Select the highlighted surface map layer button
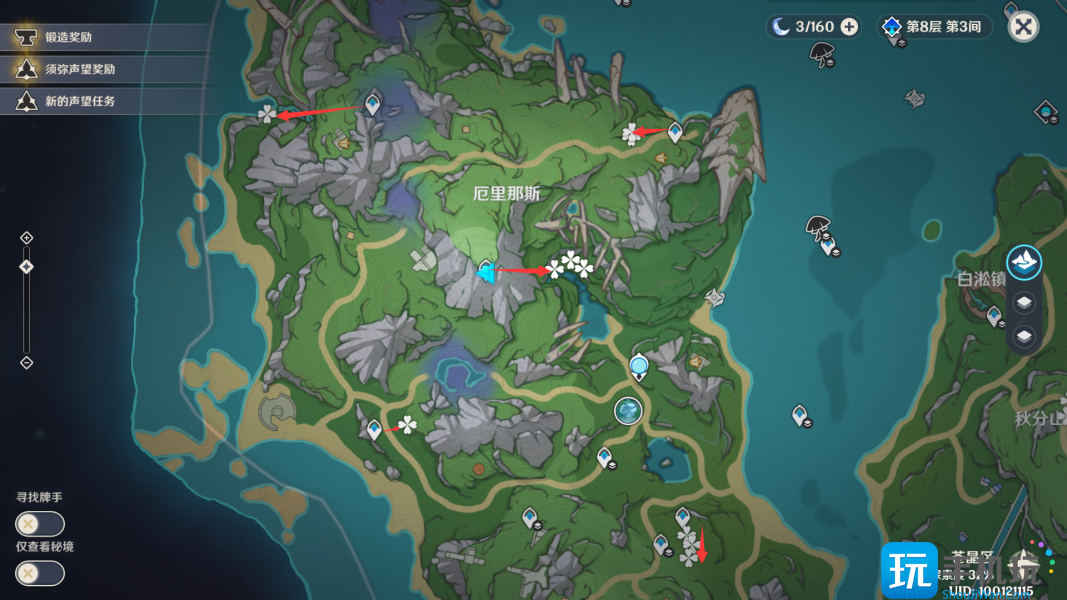The image size is (1067, 600). click(1023, 263)
